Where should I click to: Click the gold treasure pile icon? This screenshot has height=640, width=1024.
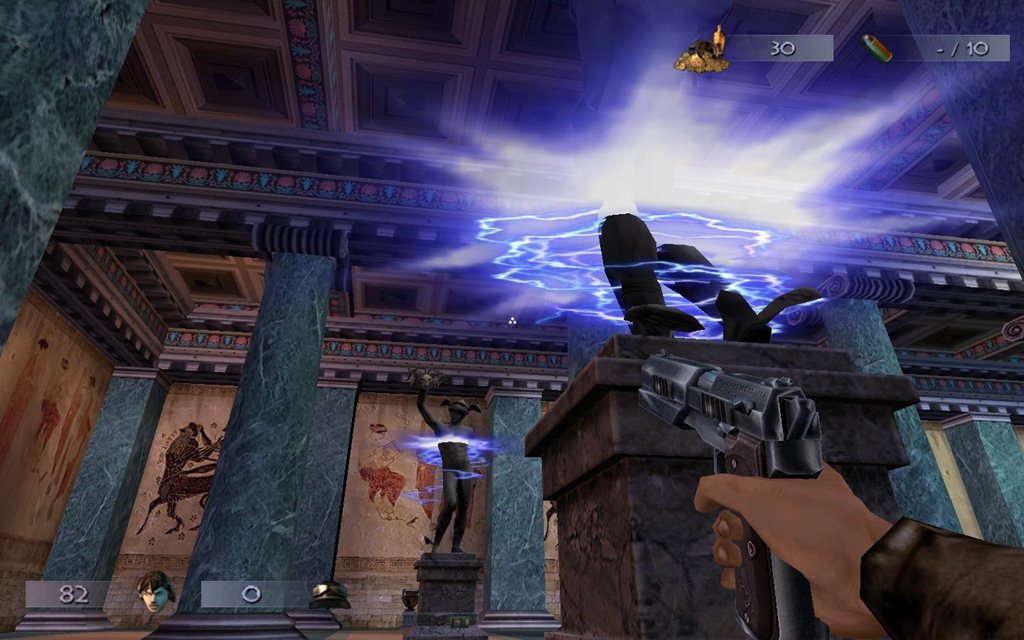click(700, 51)
